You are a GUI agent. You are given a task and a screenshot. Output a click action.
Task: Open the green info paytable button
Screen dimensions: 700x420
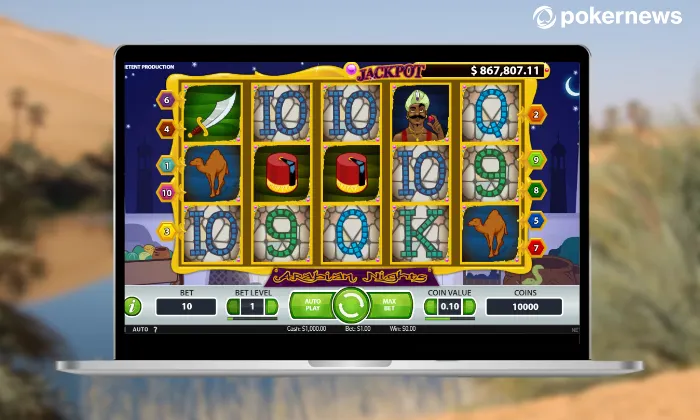(x=132, y=306)
